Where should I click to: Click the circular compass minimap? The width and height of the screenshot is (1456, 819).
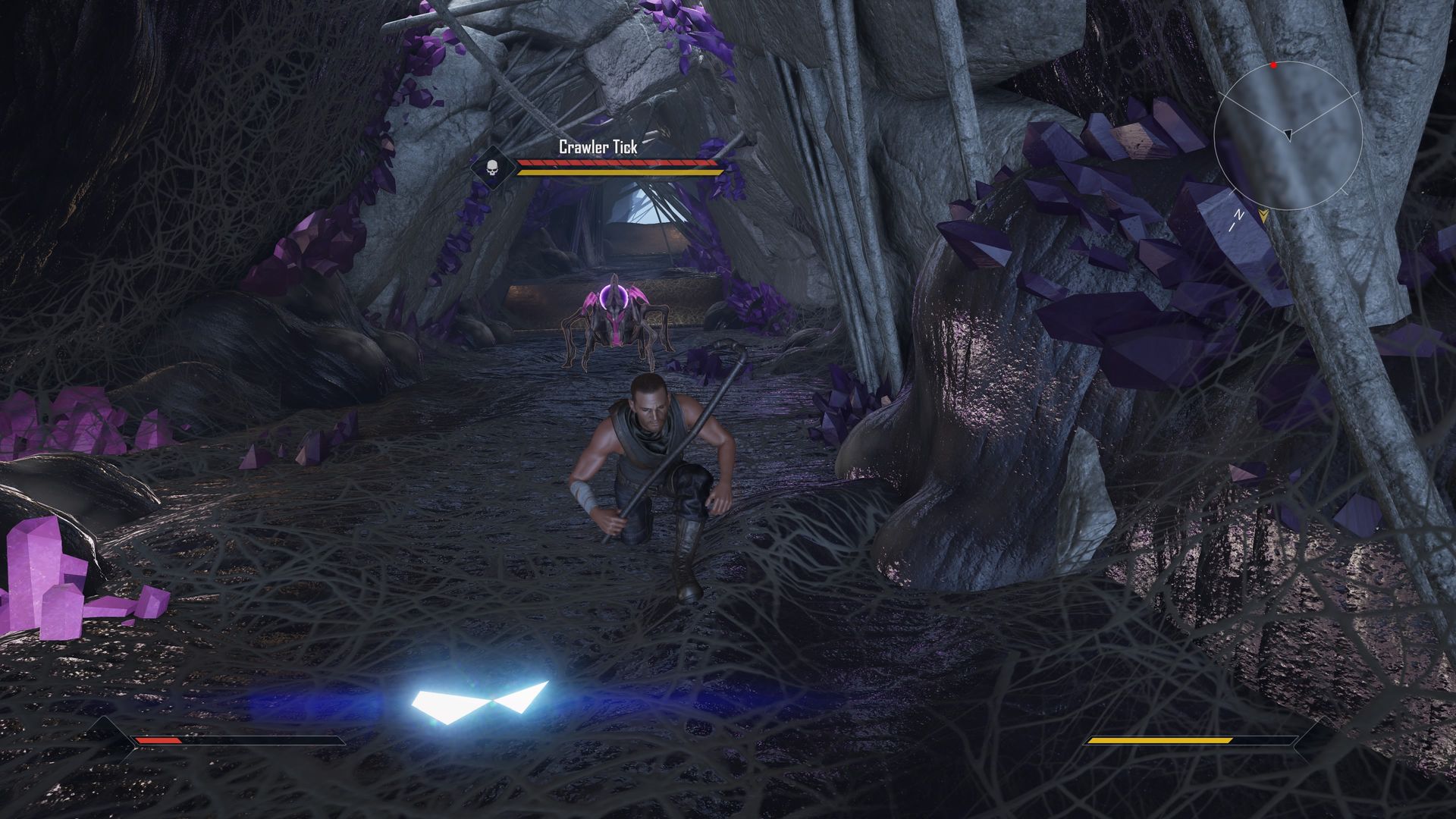[x=1288, y=136]
